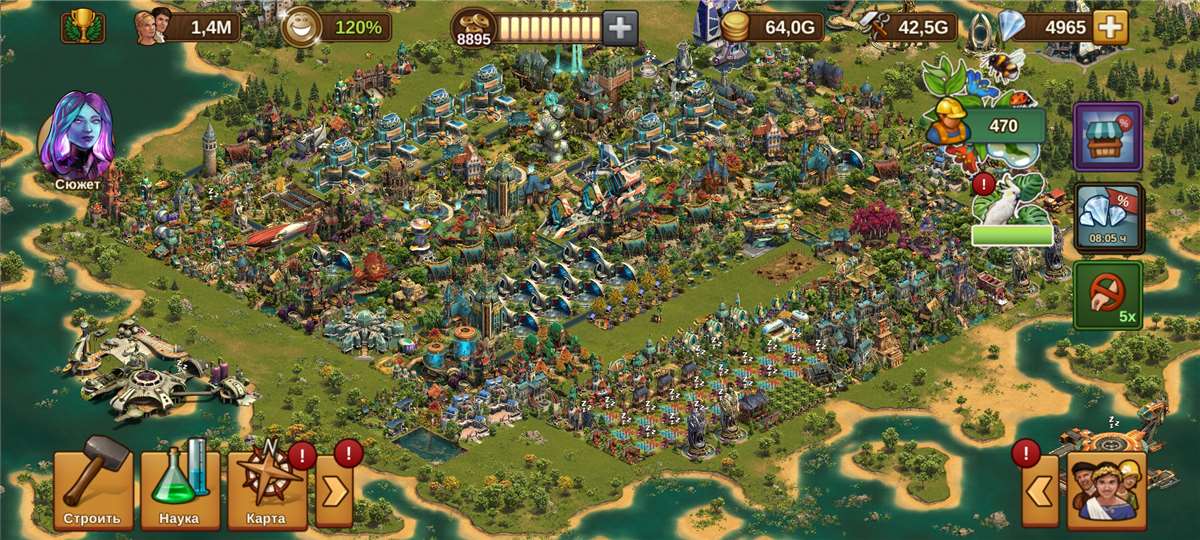
Task: Tap the gold coins stack icon
Action: [737, 27]
